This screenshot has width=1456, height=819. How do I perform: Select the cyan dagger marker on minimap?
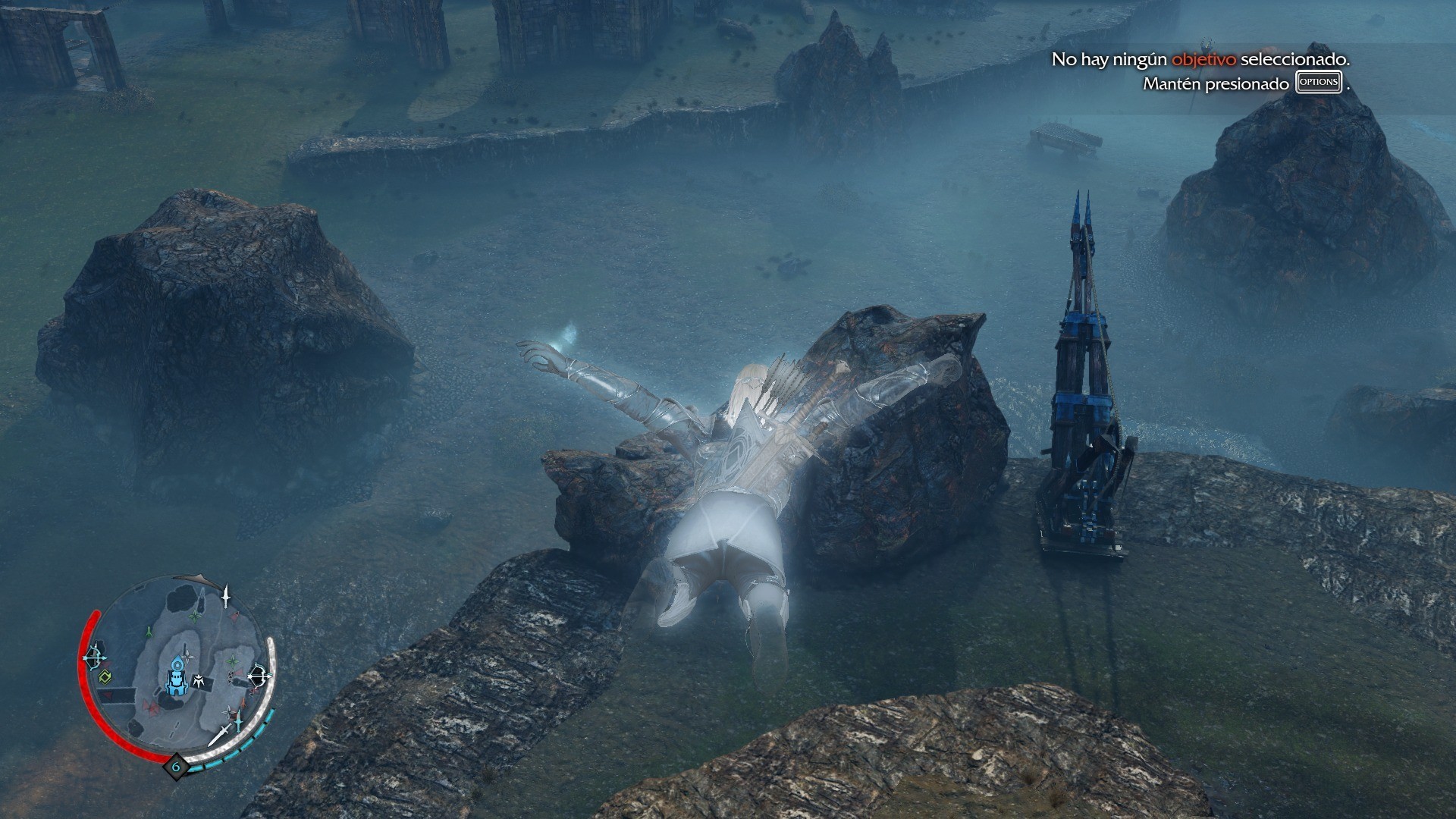point(239,721)
